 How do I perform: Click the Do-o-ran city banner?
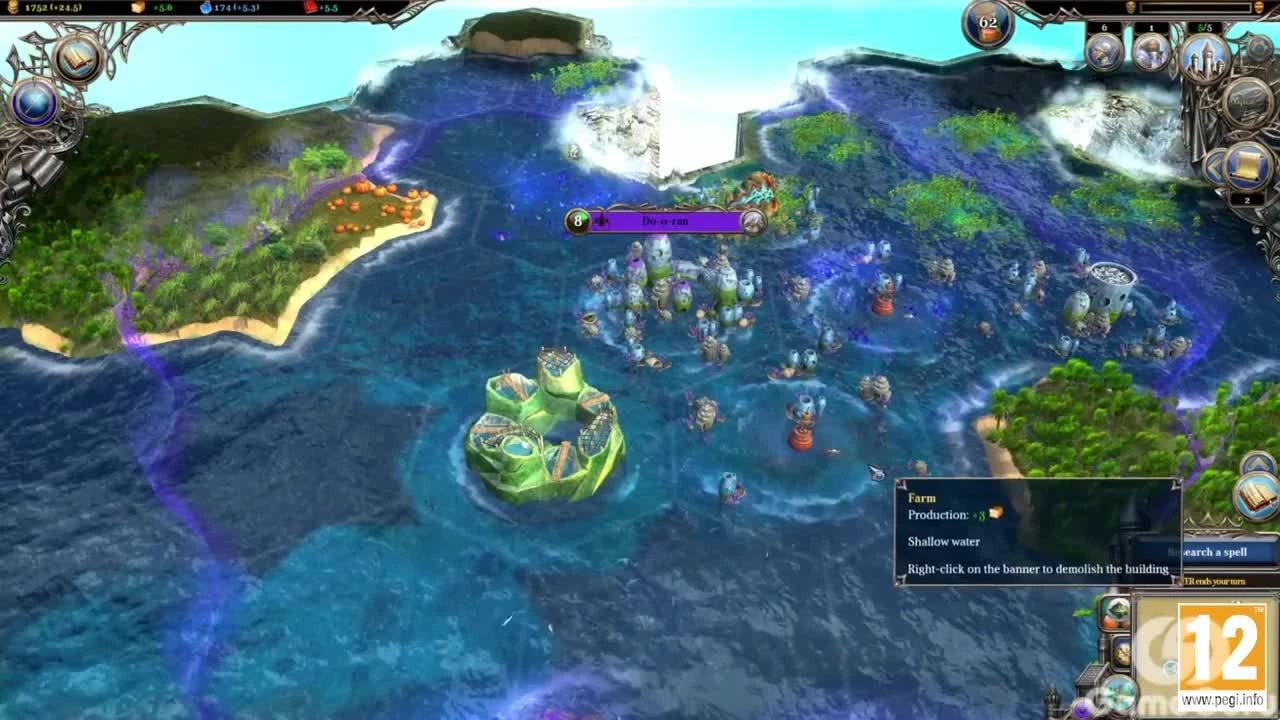(665, 221)
